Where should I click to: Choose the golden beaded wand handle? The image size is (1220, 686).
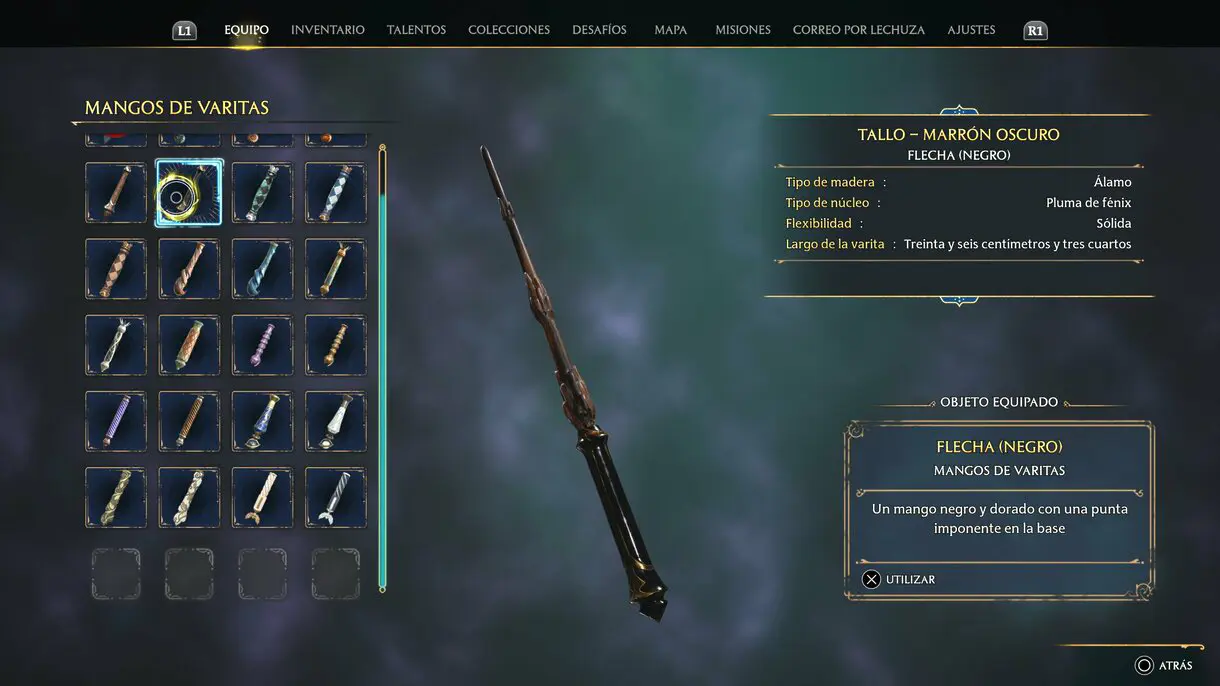[x=335, y=345]
